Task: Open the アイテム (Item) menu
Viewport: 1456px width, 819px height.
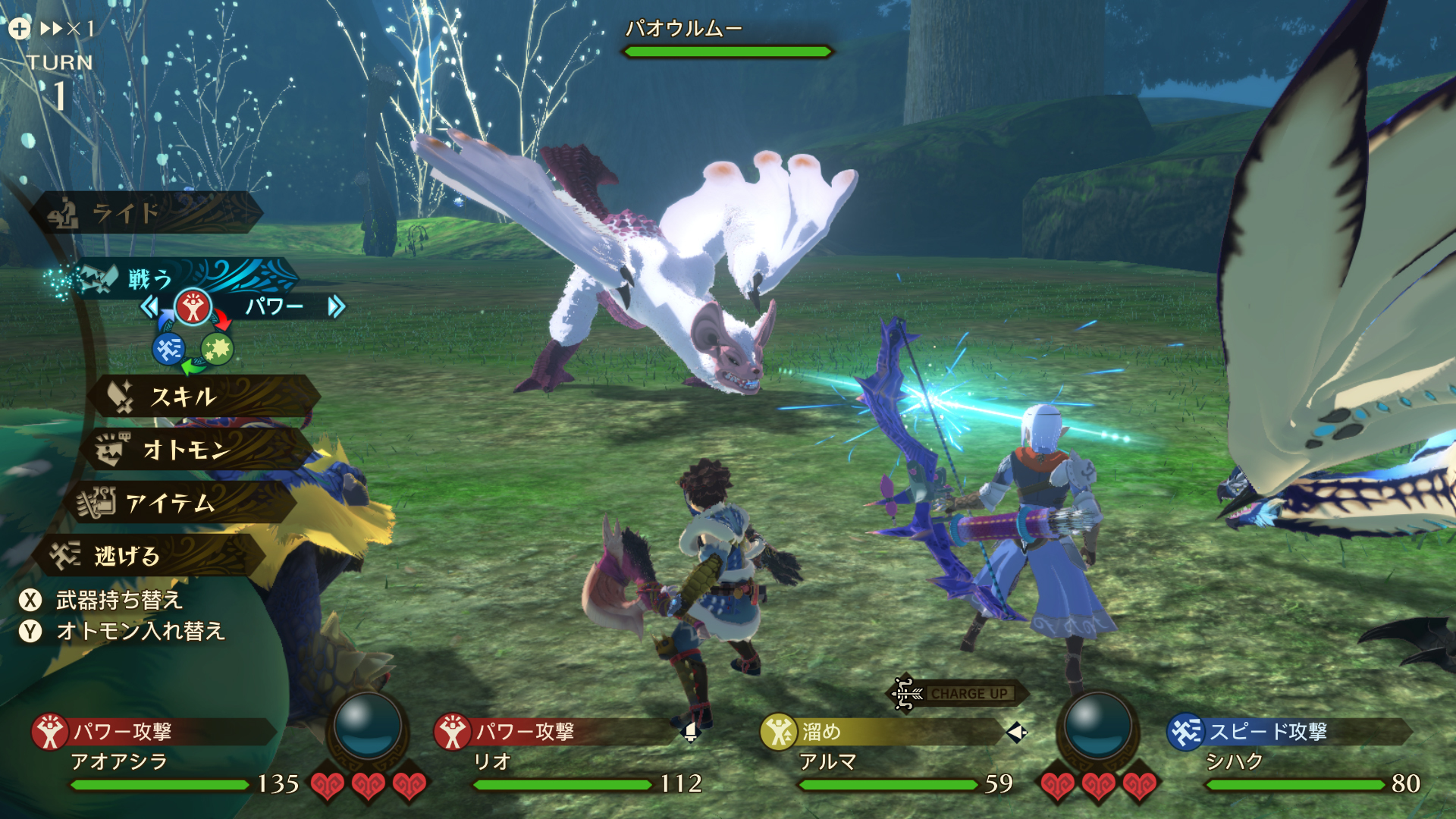Action: point(178,503)
